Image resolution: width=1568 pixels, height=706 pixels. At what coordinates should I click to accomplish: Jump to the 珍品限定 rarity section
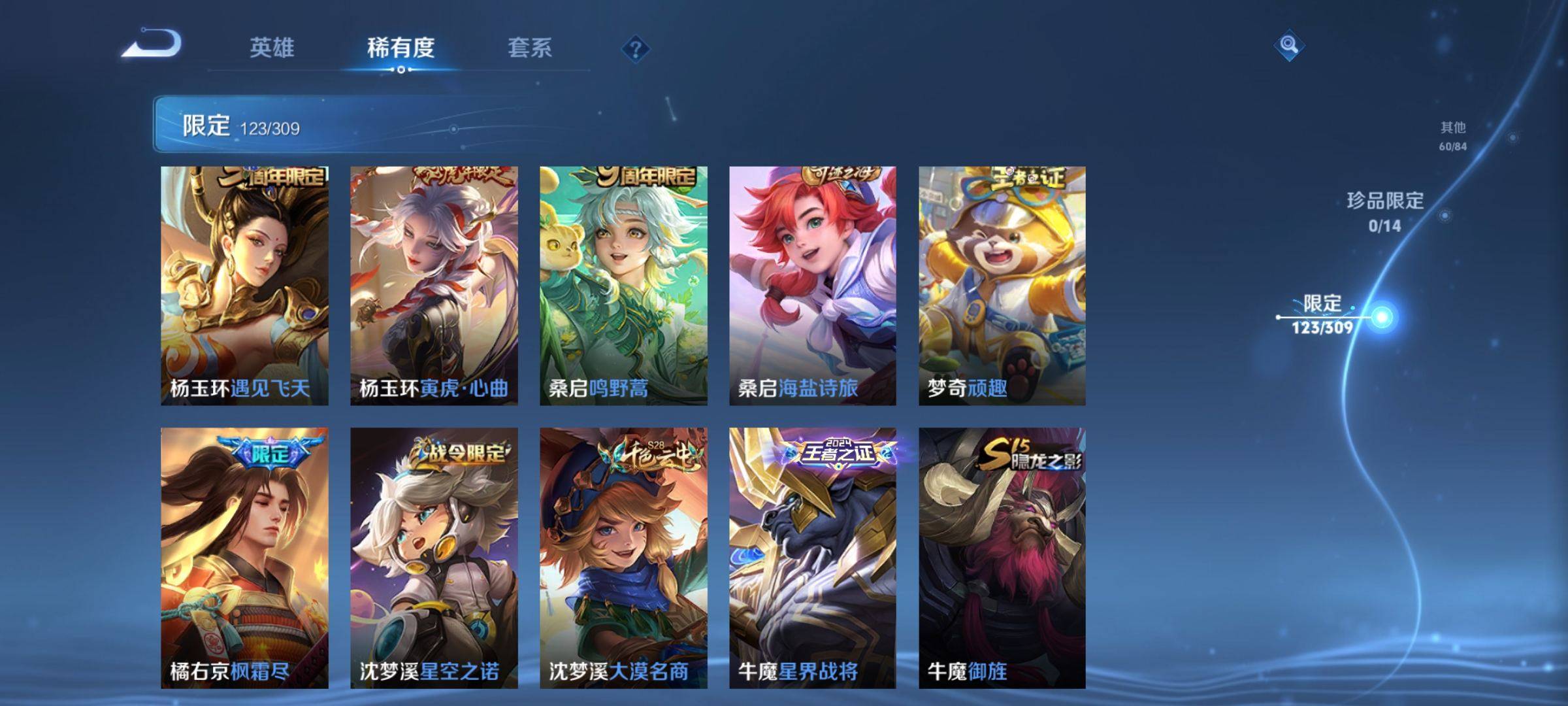click(1385, 211)
